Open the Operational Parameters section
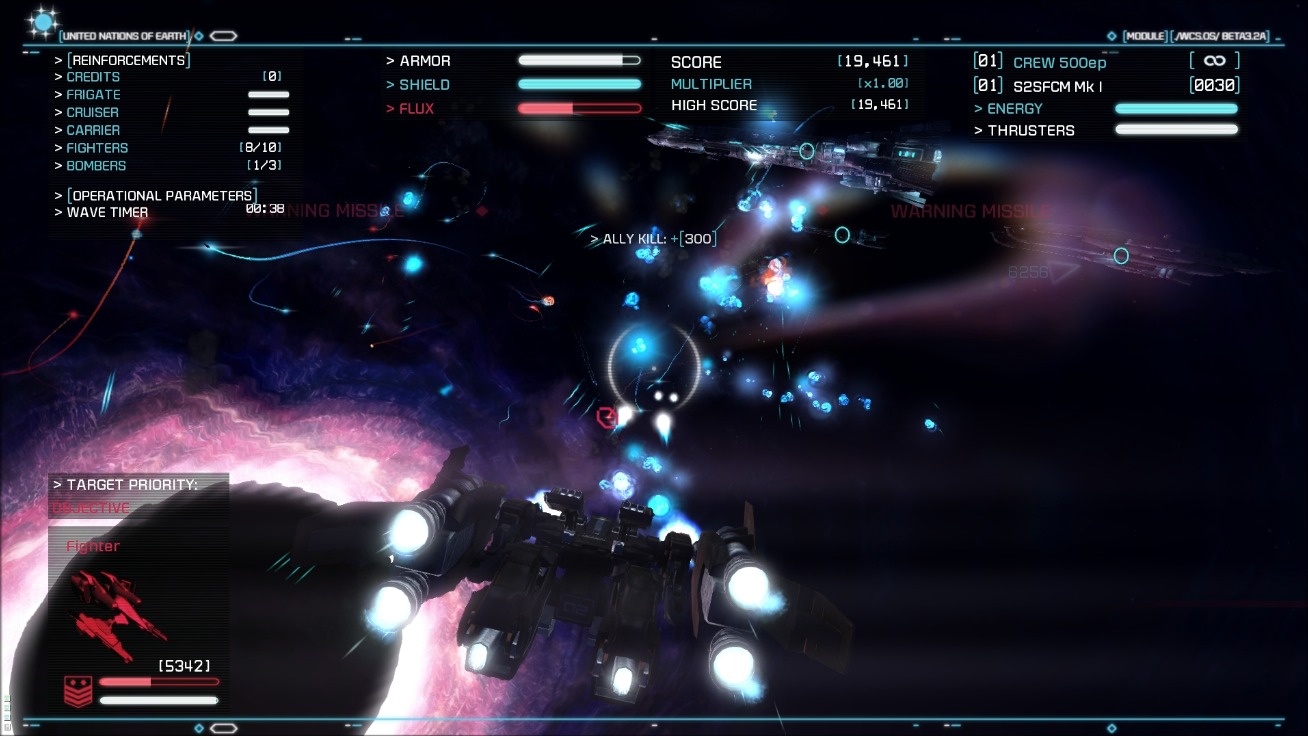This screenshot has height=736, width=1308. click(x=162, y=195)
